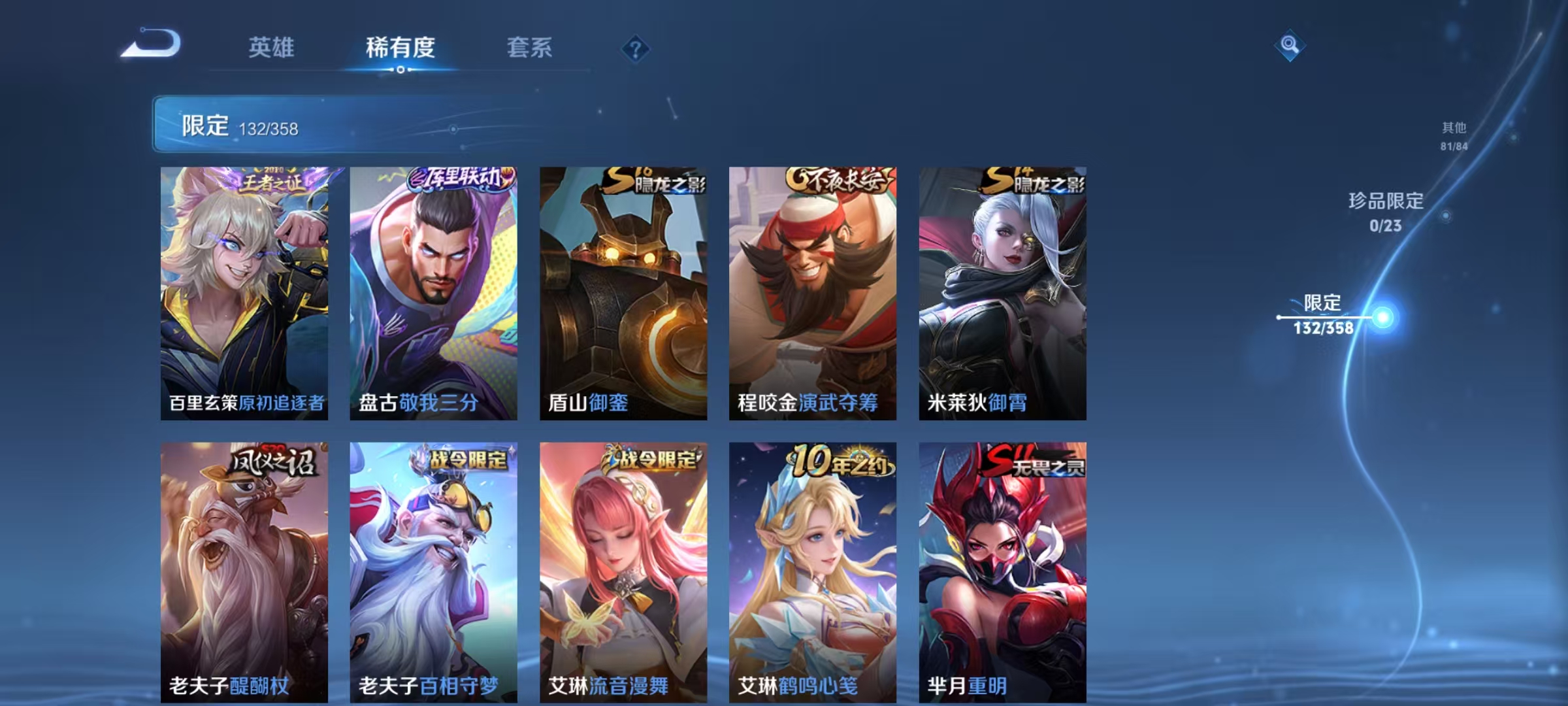This screenshot has width=1568, height=706.
Task: Open the help question mark
Action: coord(636,49)
